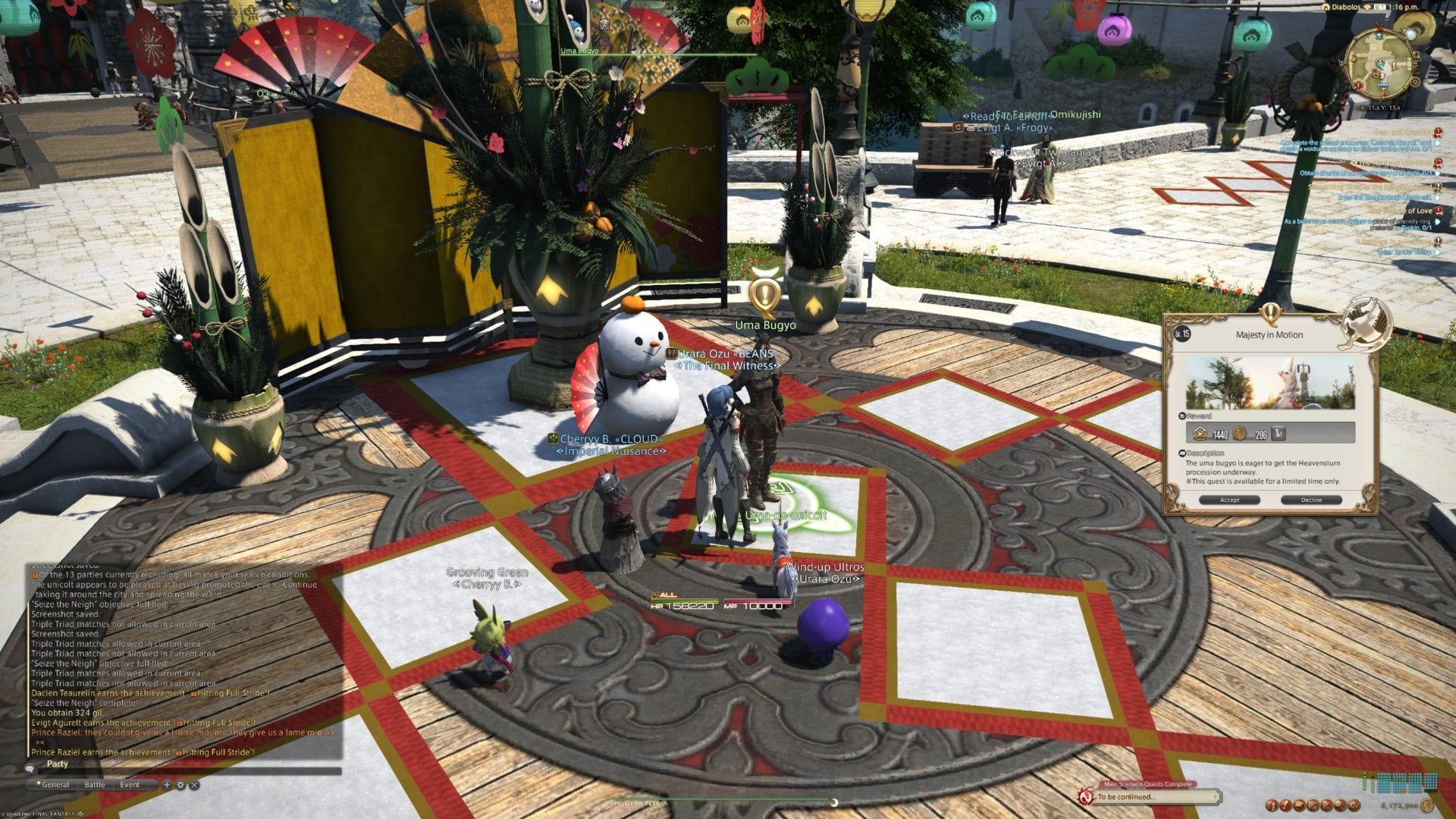Image resolution: width=1456 pixels, height=819 pixels.
Task: Expand the 'To be continued...' scenario bar arrow
Action: [1215, 796]
